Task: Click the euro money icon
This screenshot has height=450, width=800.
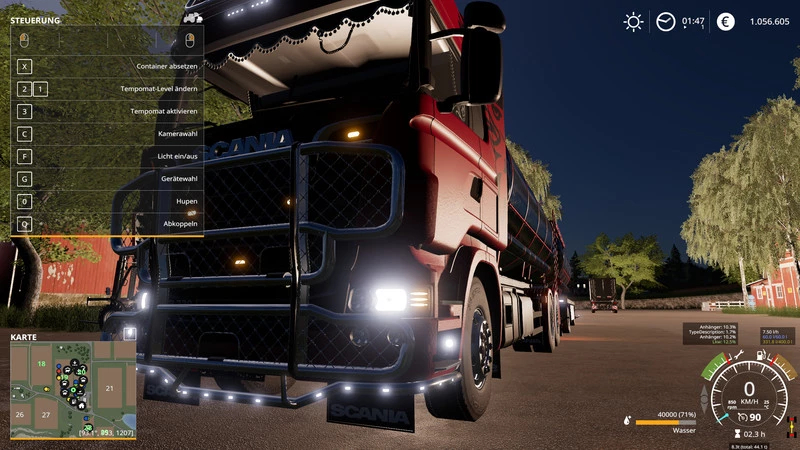Action: [726, 21]
